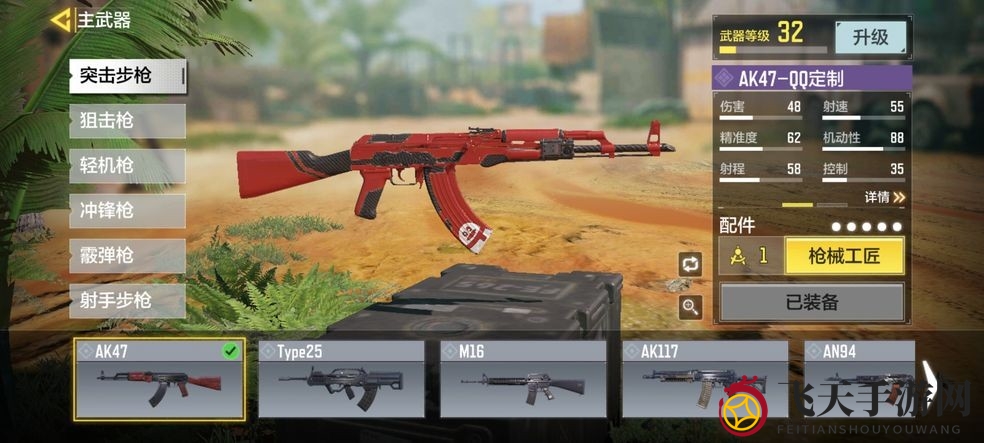Expand weapon stats with 详情
Screen dimensions: 984x443
[x=884, y=197]
